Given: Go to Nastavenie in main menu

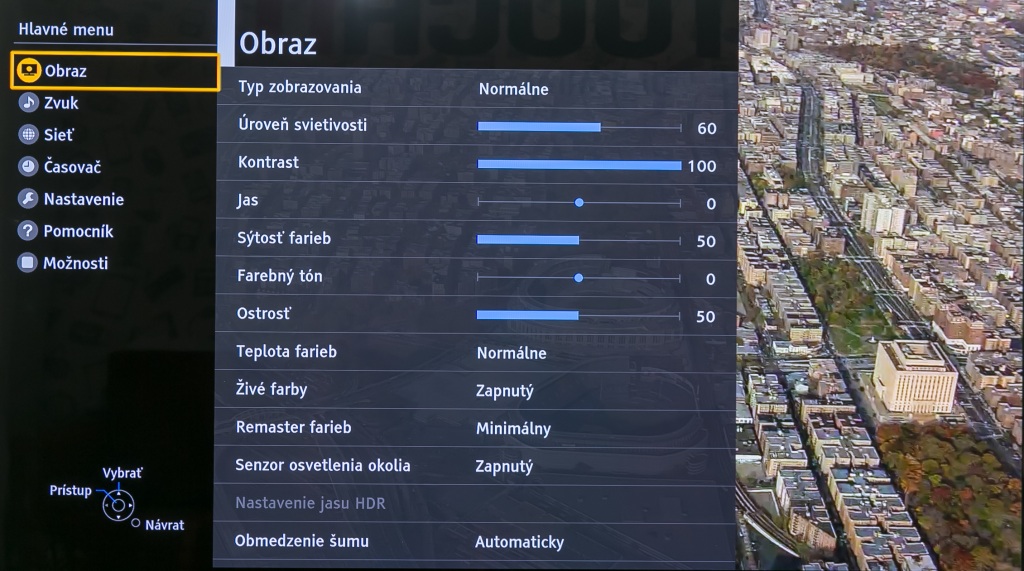Looking at the screenshot, I should point(83,199).
